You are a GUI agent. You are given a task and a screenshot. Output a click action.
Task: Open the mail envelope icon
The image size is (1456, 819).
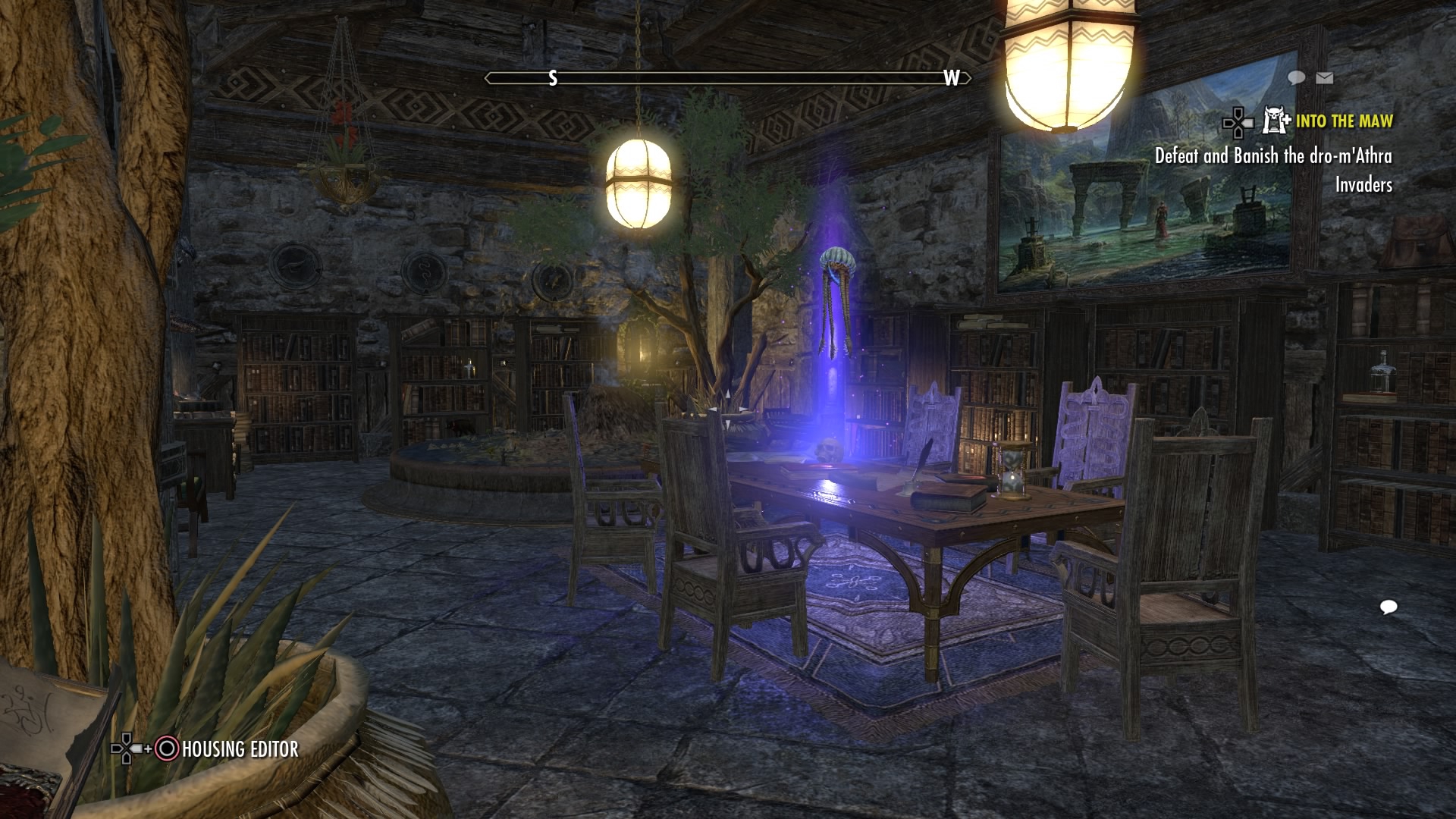point(1323,77)
